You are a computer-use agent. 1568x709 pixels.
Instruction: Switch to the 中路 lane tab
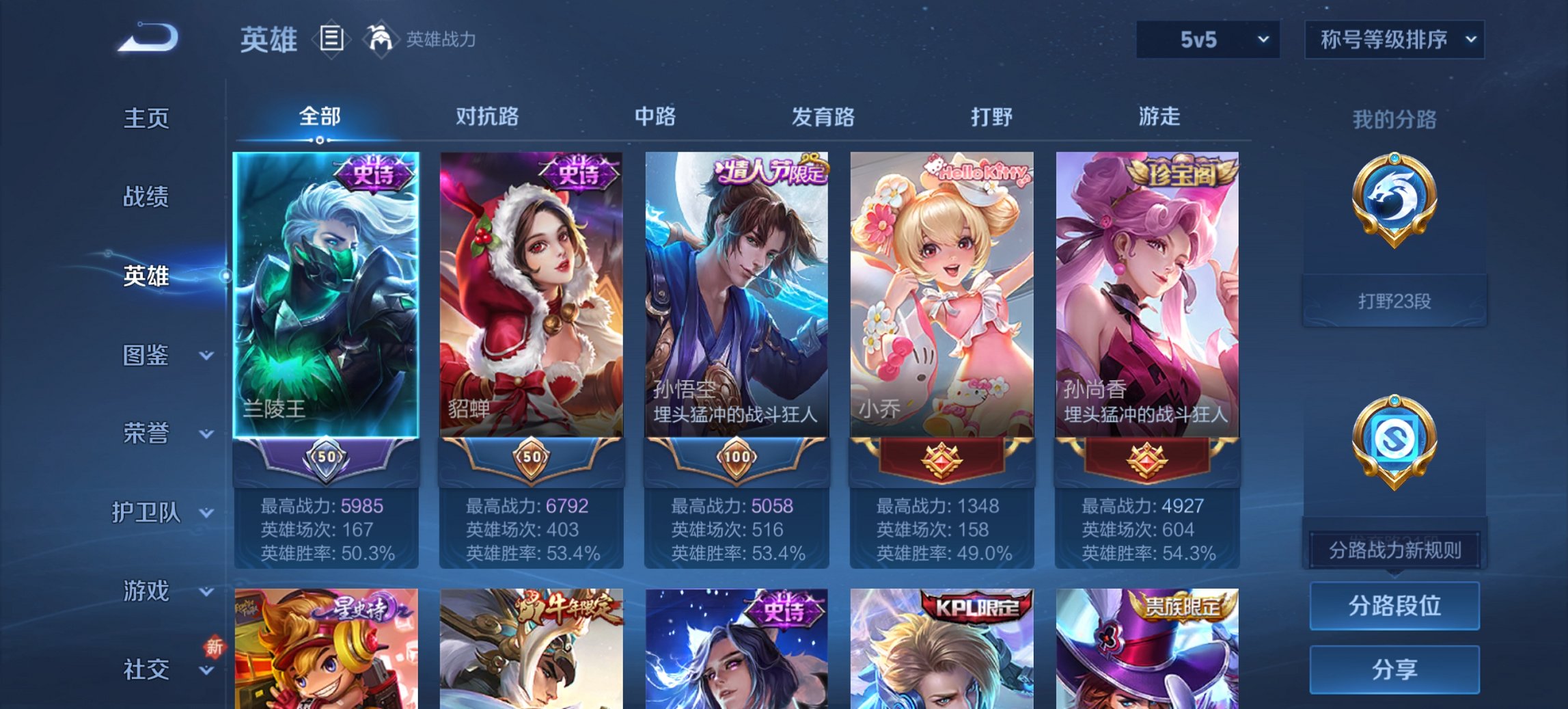coord(655,118)
